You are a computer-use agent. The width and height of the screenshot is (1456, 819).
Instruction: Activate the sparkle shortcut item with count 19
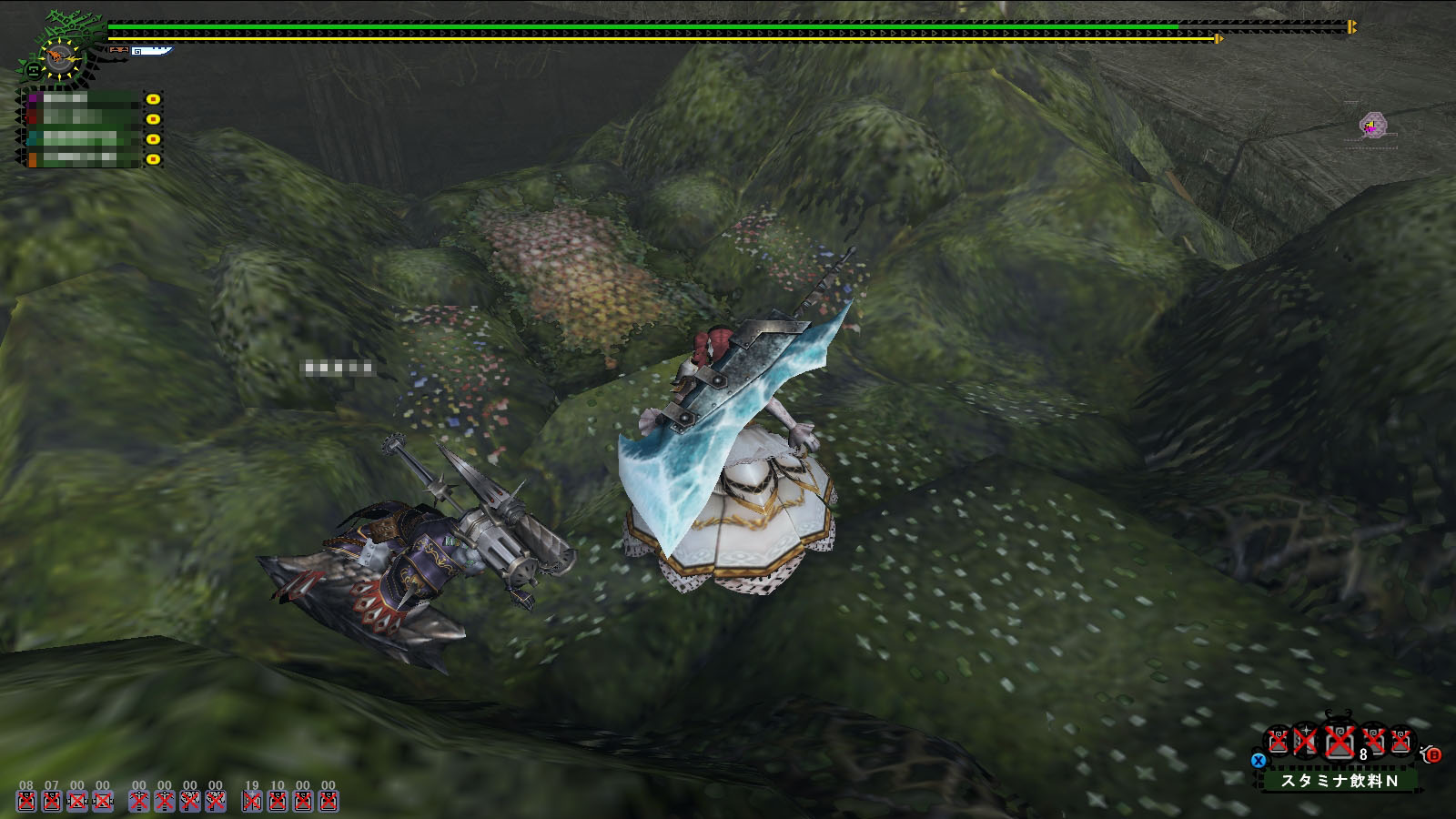252,801
